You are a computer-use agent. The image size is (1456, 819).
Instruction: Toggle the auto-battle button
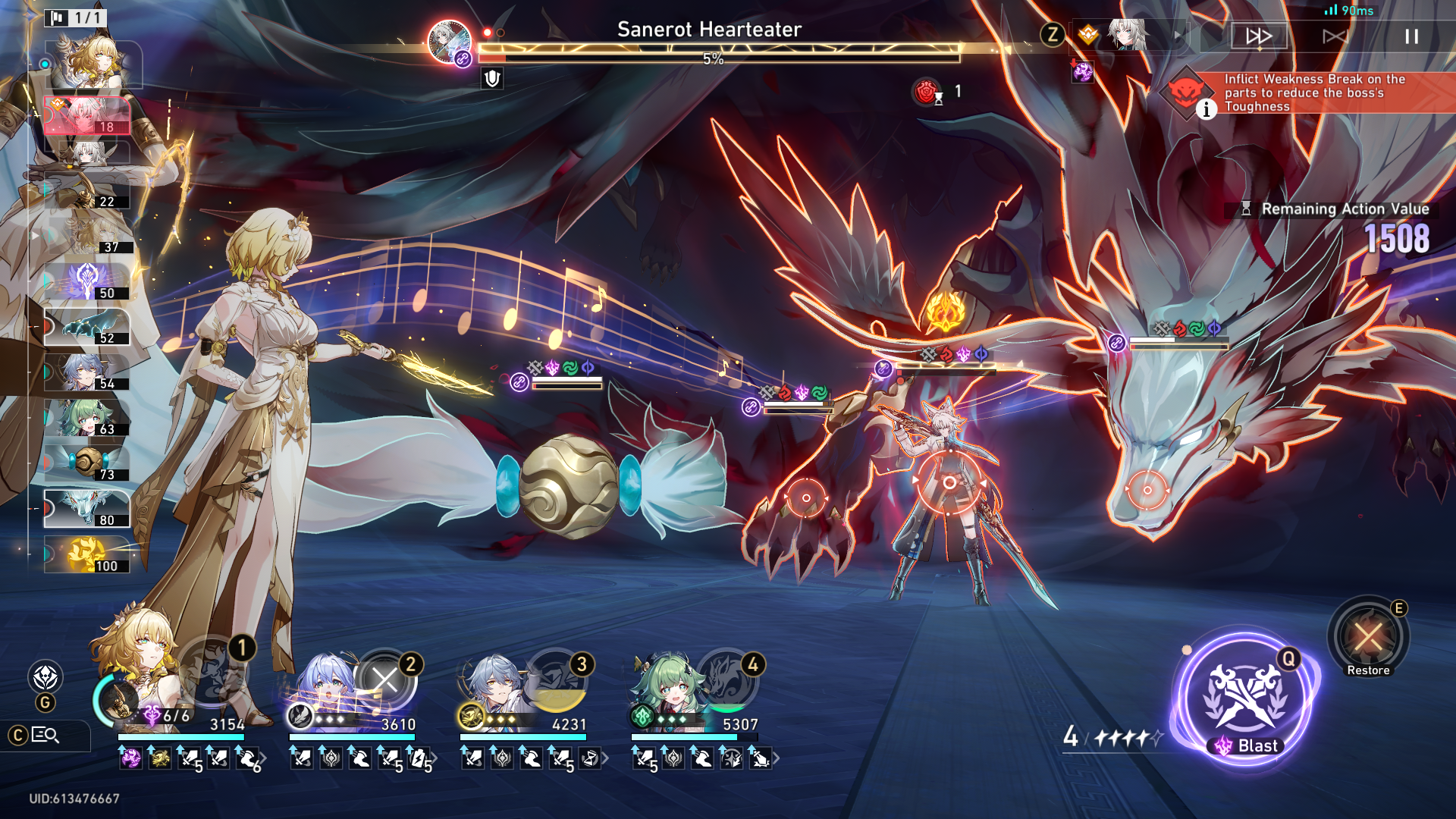(1334, 36)
